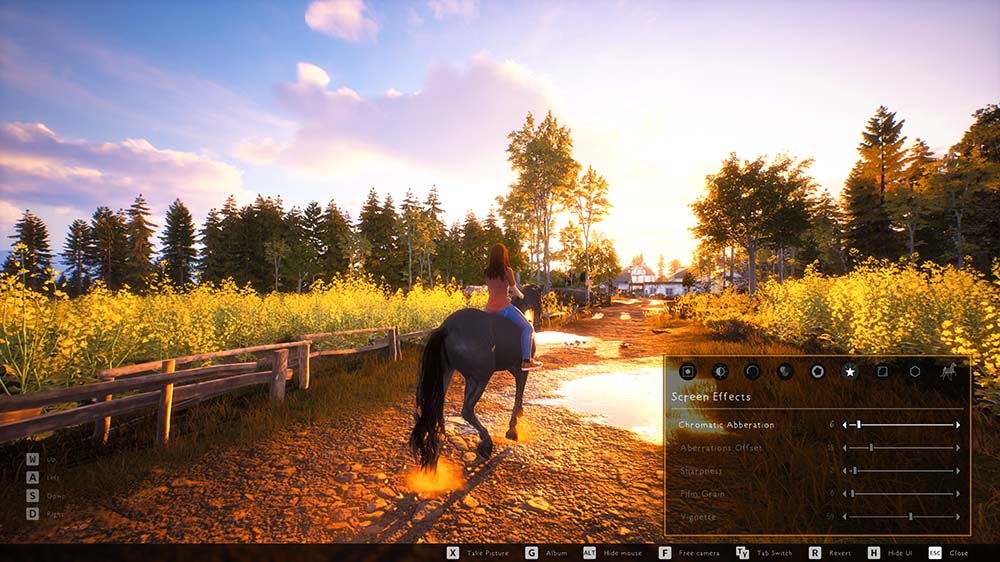This screenshot has width=1000, height=562.
Task: Click the Sharpness slider track
Action: (x=900, y=471)
